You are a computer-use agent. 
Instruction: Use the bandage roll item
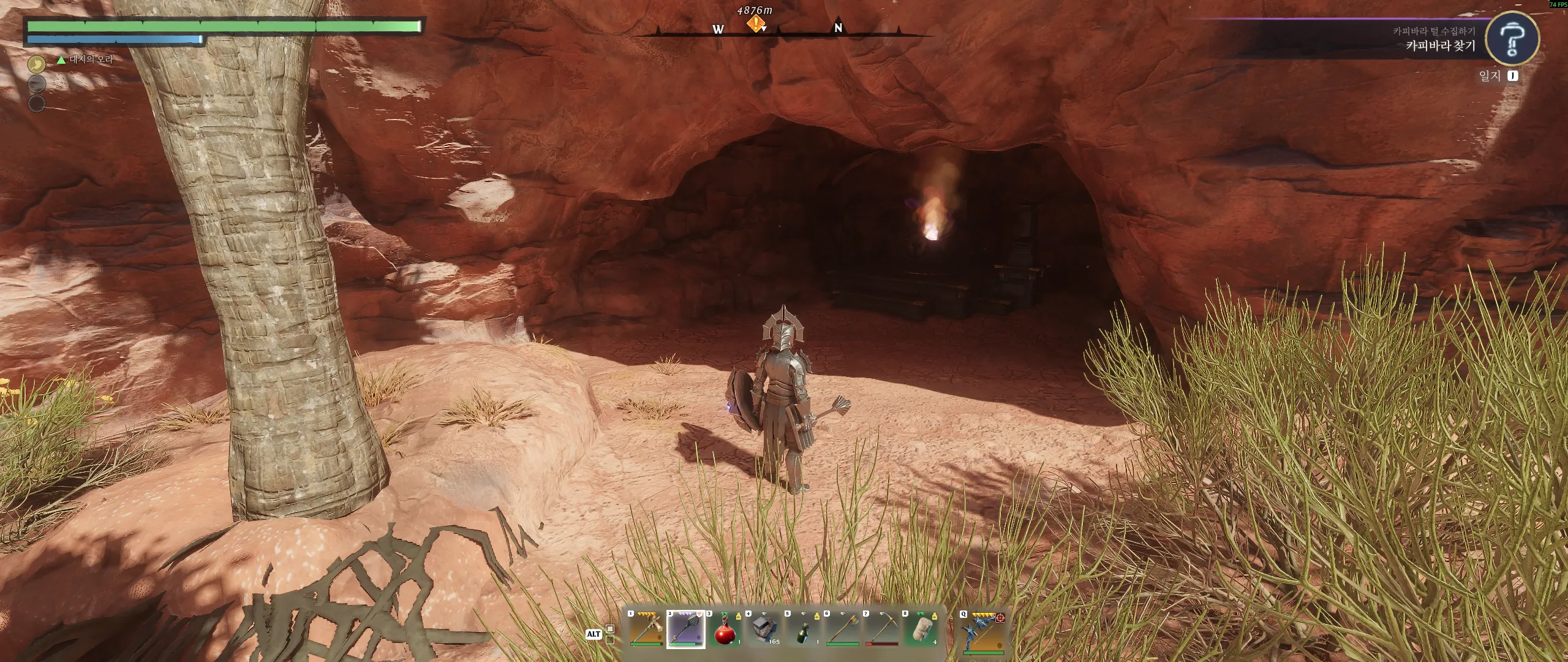pos(921,630)
